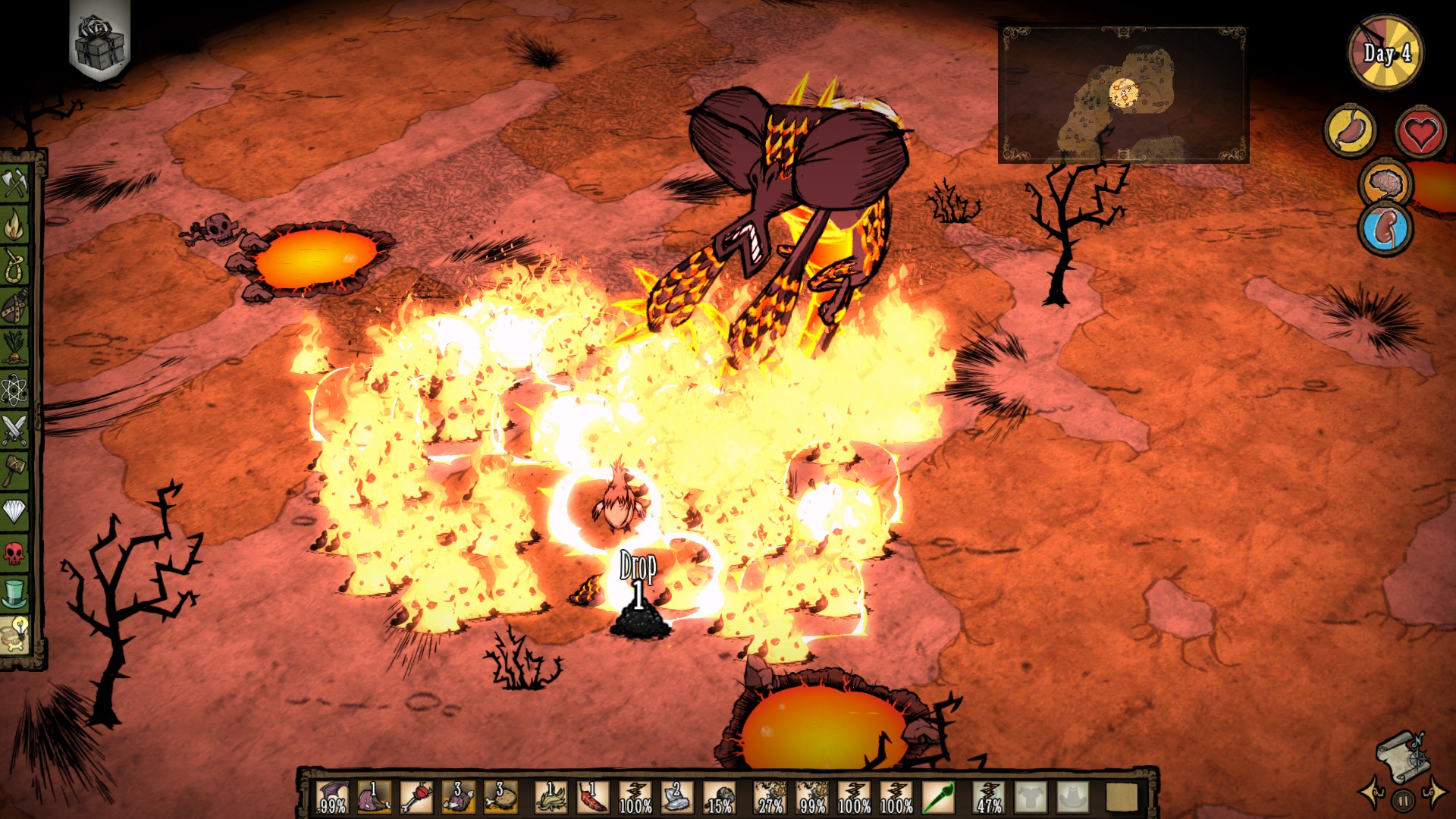The height and width of the screenshot is (819, 1456).
Task: Open the Tools crafting tab
Action: point(15,184)
